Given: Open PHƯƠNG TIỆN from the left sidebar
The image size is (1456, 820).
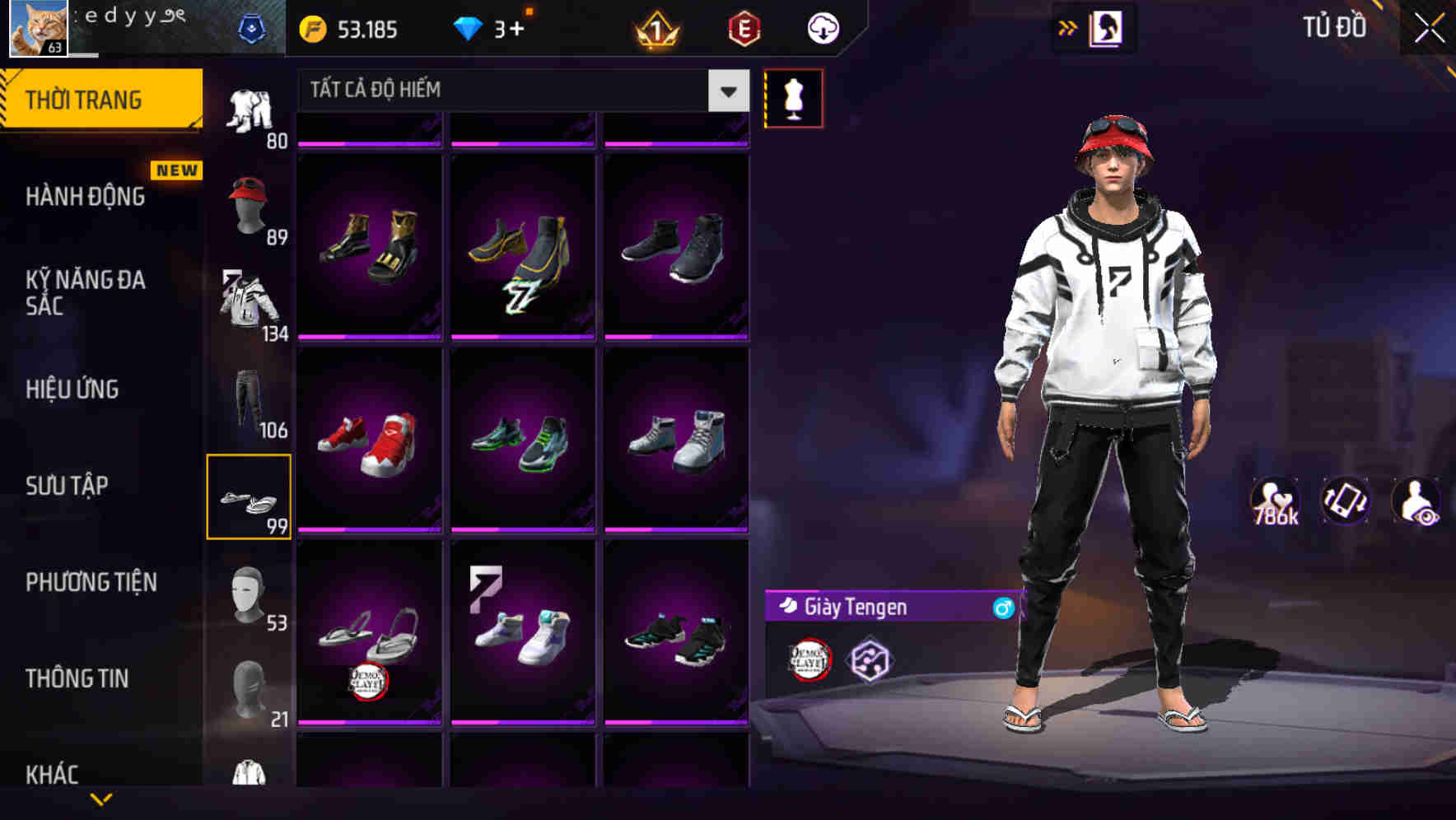Looking at the screenshot, I should pos(91,582).
